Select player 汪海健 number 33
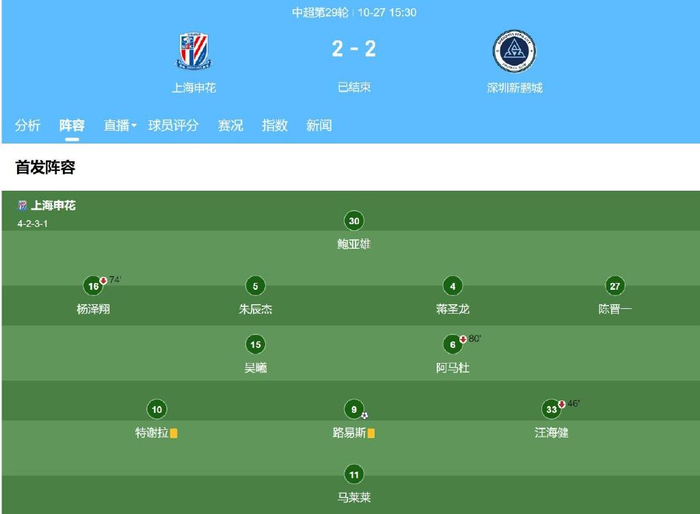700x514 pixels. point(551,409)
